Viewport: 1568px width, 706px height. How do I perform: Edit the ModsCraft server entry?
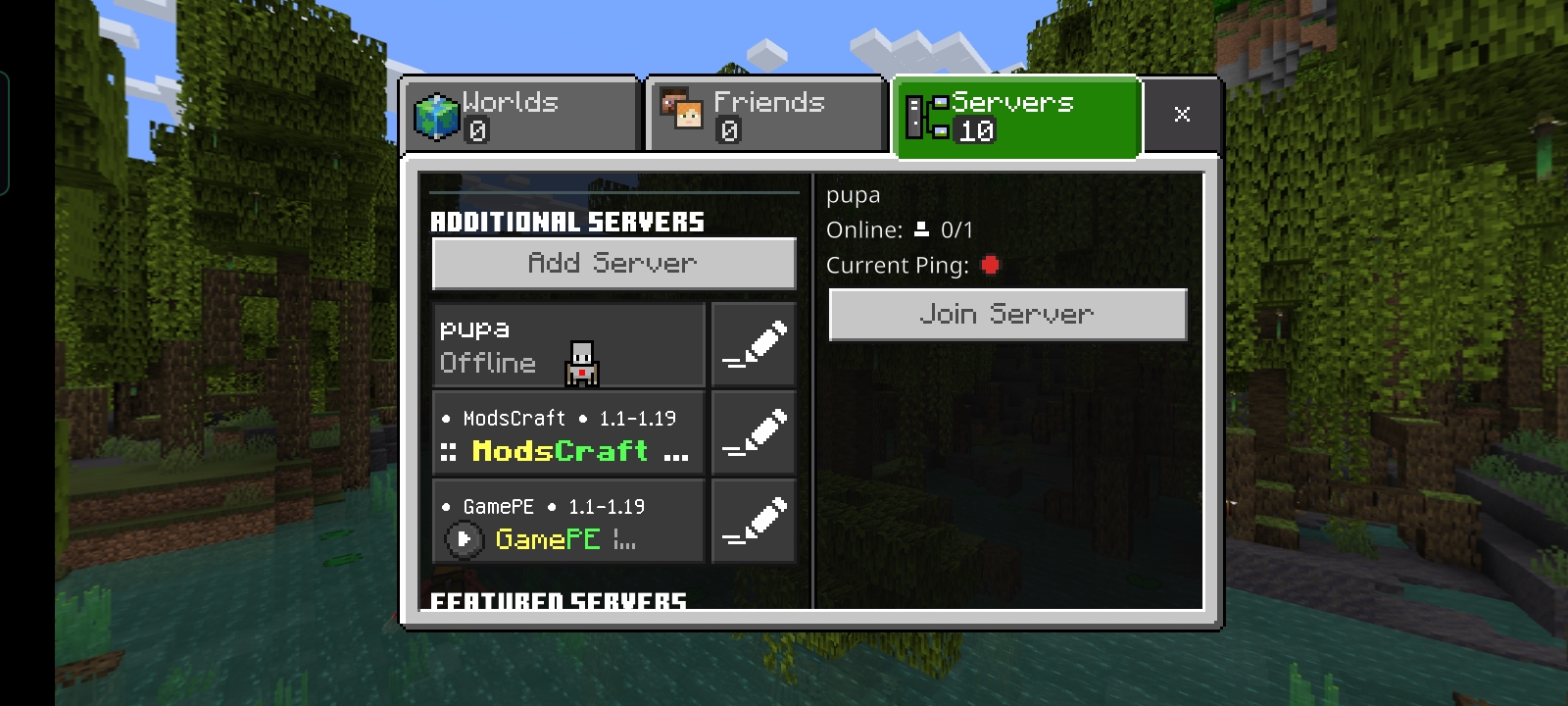(754, 433)
